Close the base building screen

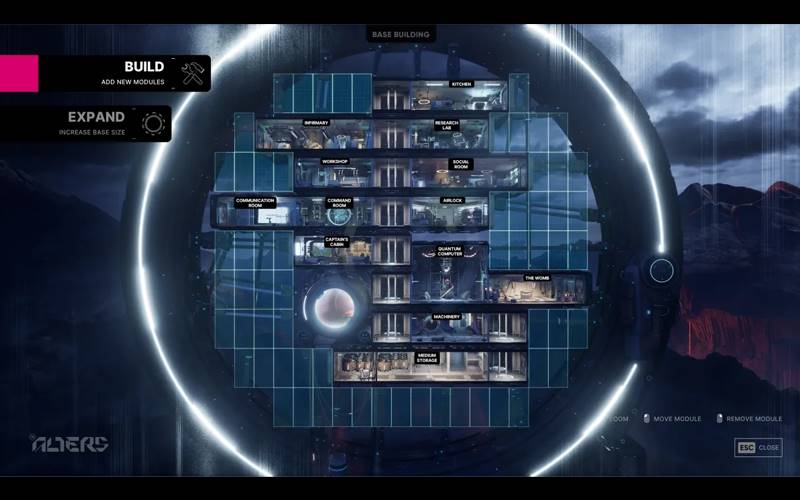(758, 447)
